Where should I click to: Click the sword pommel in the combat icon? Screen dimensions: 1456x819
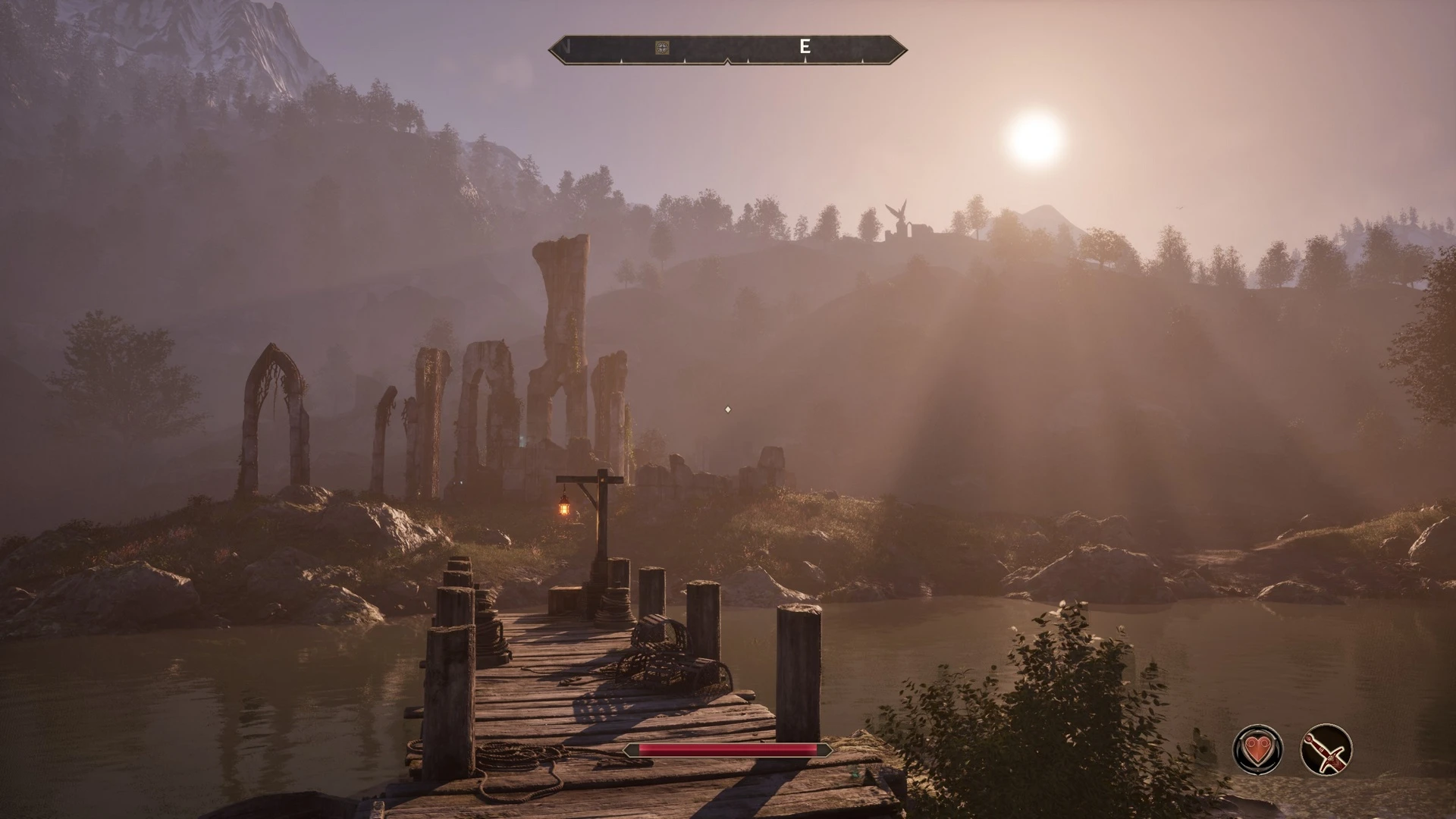tap(1309, 737)
